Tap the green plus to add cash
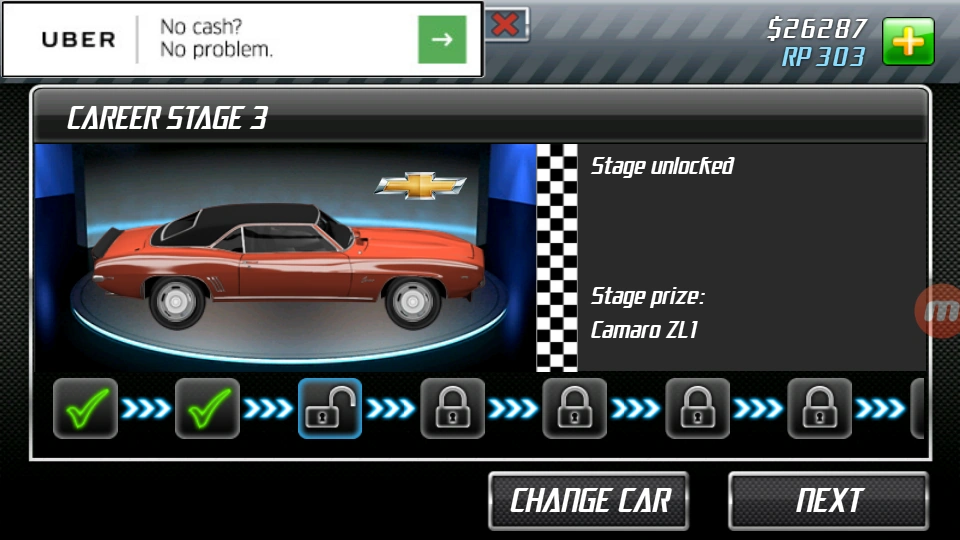The height and width of the screenshot is (540, 960). pyautogui.click(x=908, y=42)
